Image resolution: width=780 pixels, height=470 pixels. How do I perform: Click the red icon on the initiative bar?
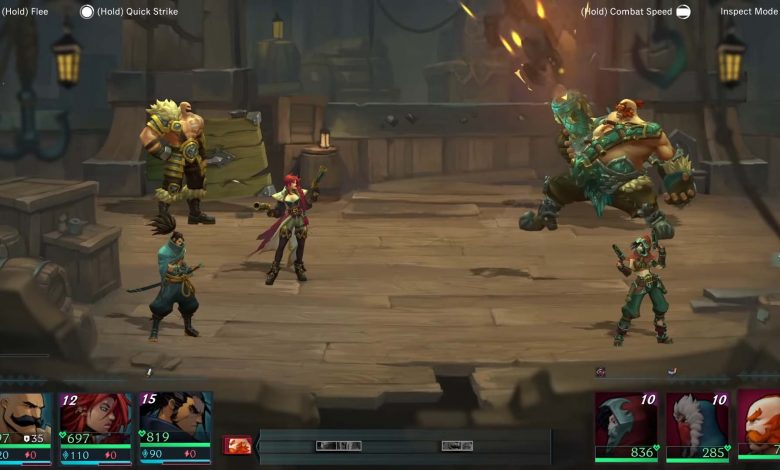click(x=238, y=445)
